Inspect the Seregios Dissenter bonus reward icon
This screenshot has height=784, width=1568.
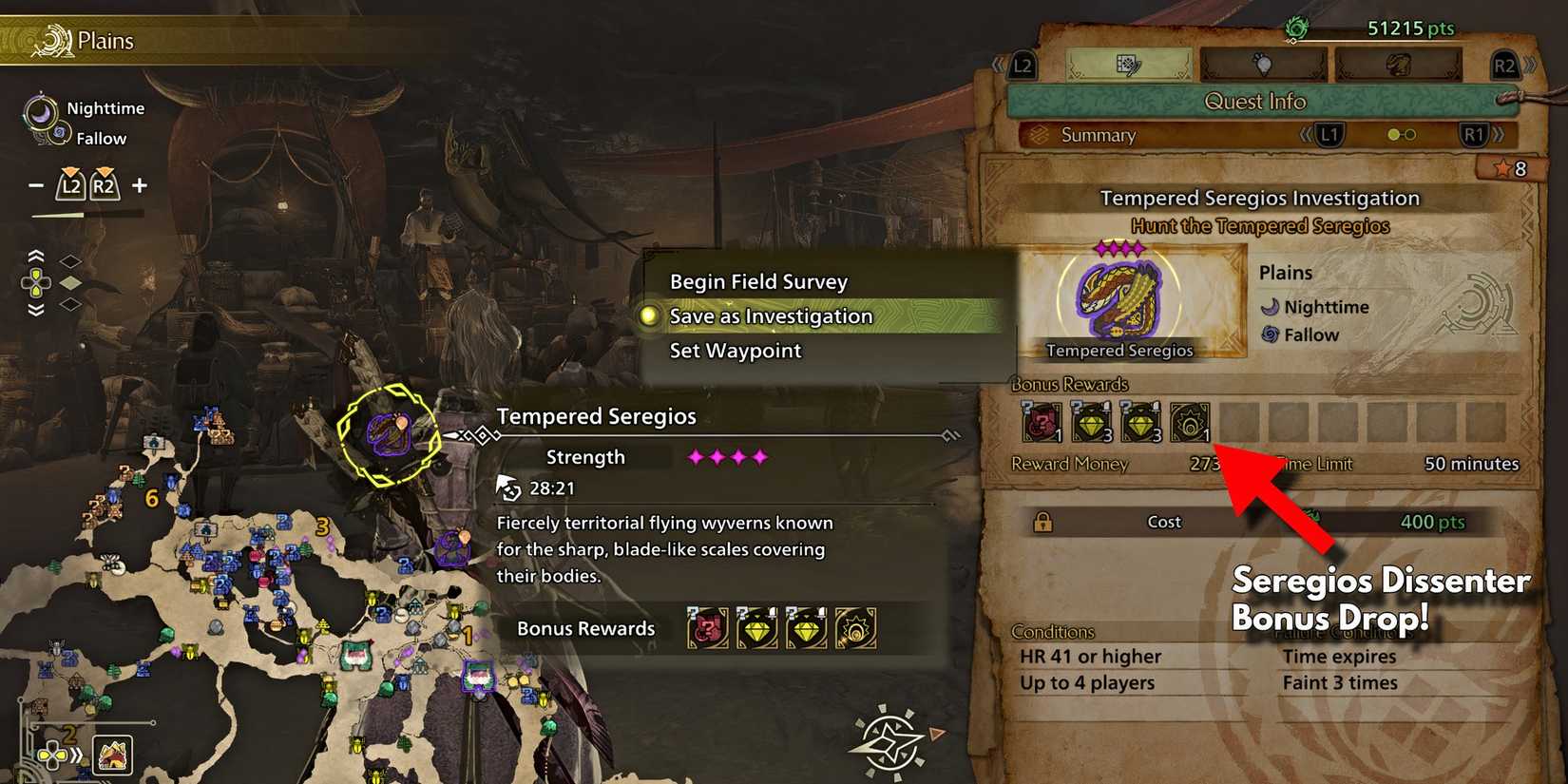1190,422
